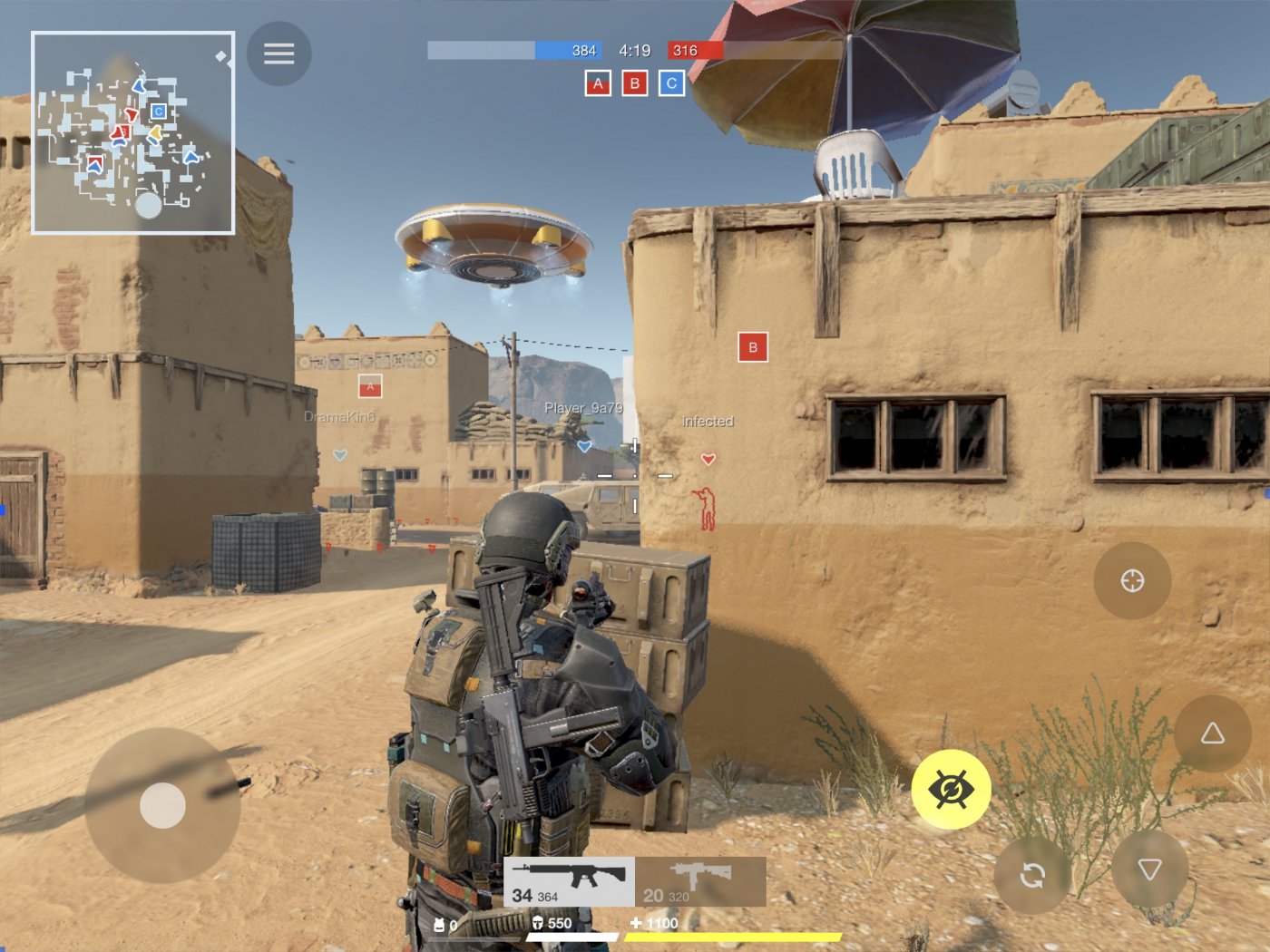1270x952 pixels.
Task: Tap the health plus icon showing 1100
Action: pyautogui.click(x=635, y=924)
